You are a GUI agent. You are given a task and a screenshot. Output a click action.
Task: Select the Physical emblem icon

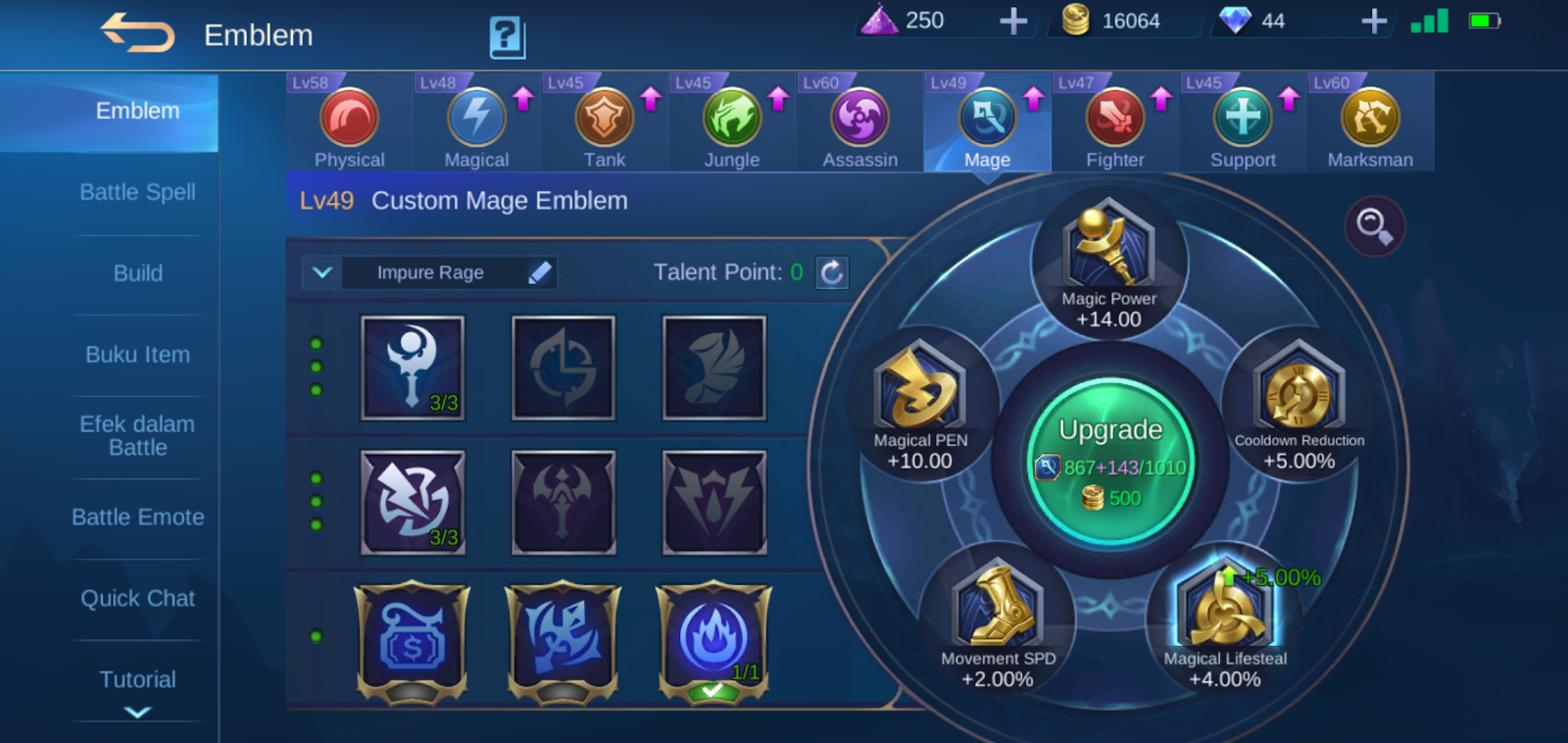(x=348, y=120)
